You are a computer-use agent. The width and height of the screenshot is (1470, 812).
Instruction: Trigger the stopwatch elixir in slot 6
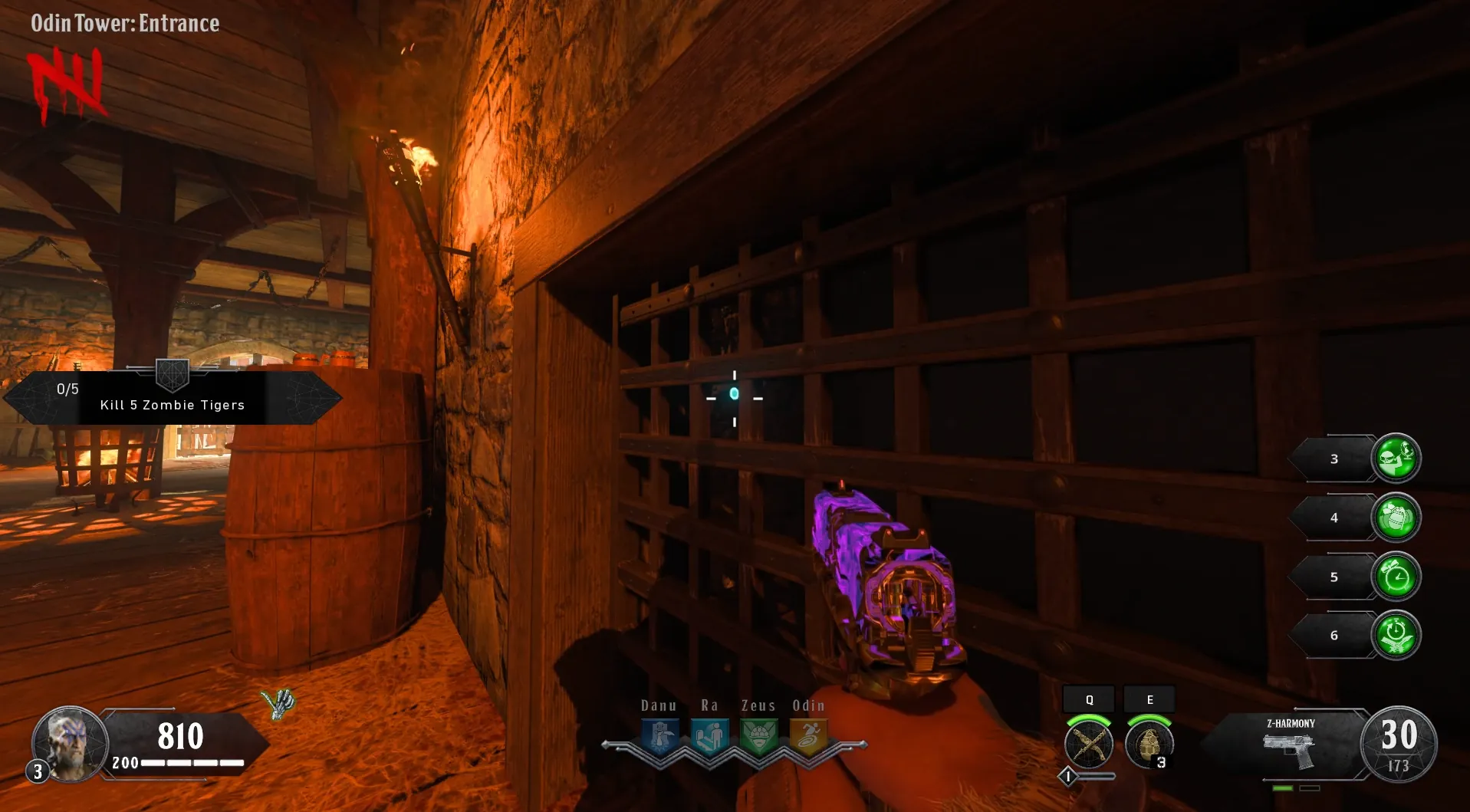click(x=1396, y=635)
